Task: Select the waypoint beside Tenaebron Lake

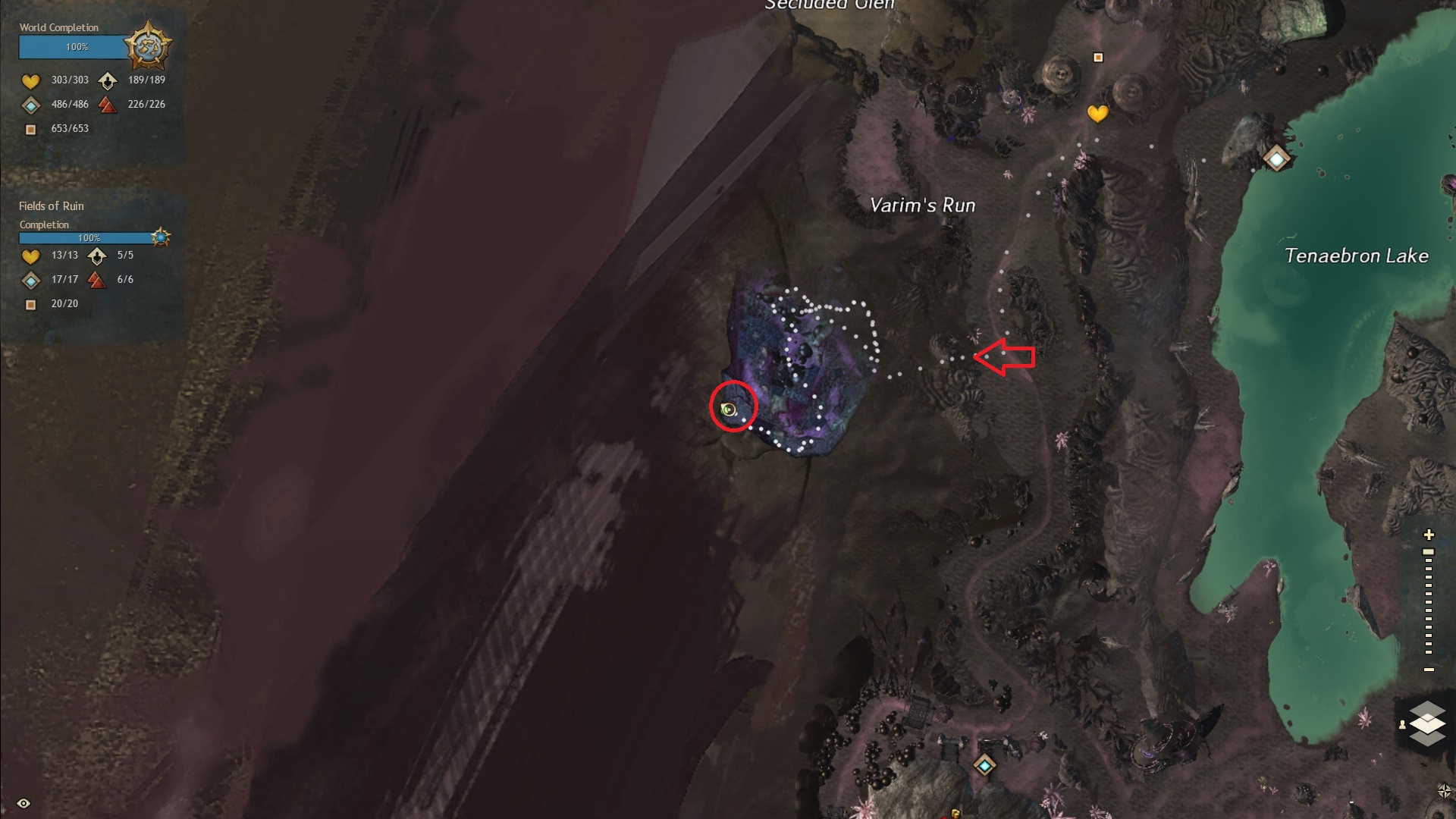Action: pos(1276,159)
